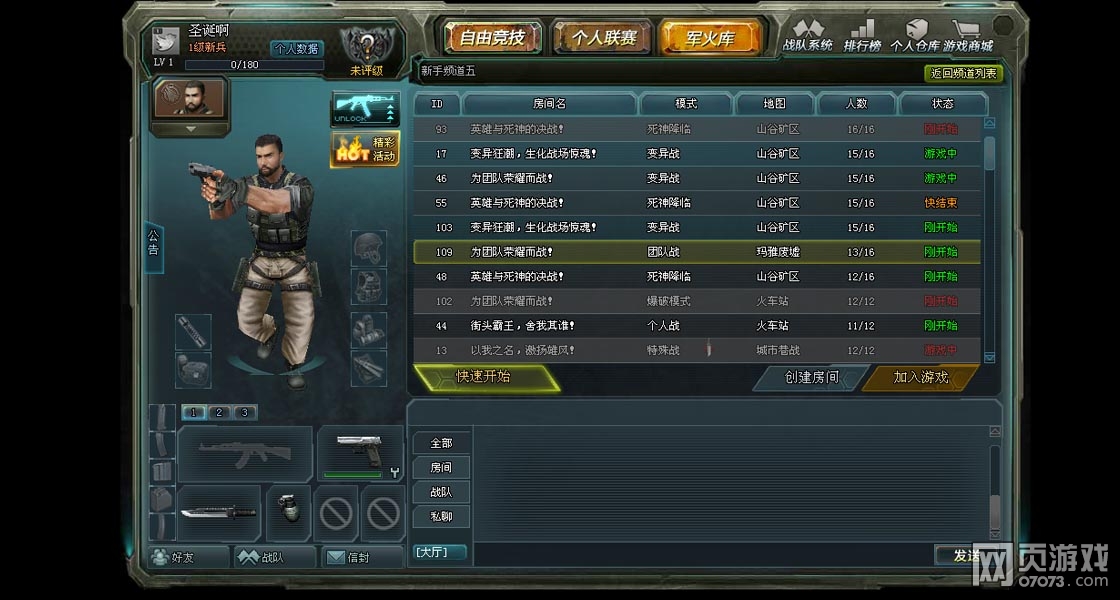Show the 排行榜 leaderboard
Viewport: 1120px width, 600px height.
tap(861, 36)
